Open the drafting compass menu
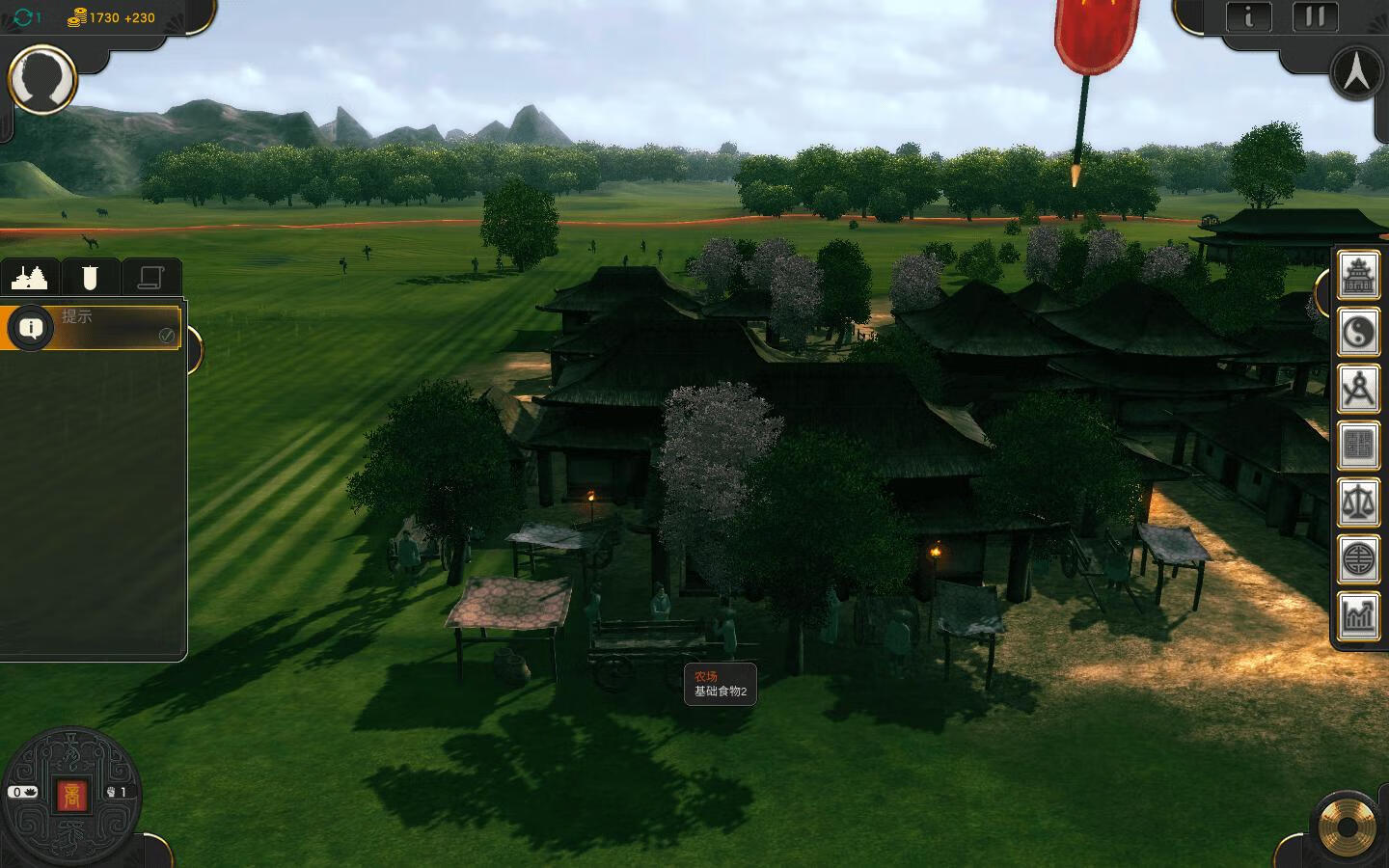The width and height of the screenshot is (1389, 868). (x=1358, y=390)
